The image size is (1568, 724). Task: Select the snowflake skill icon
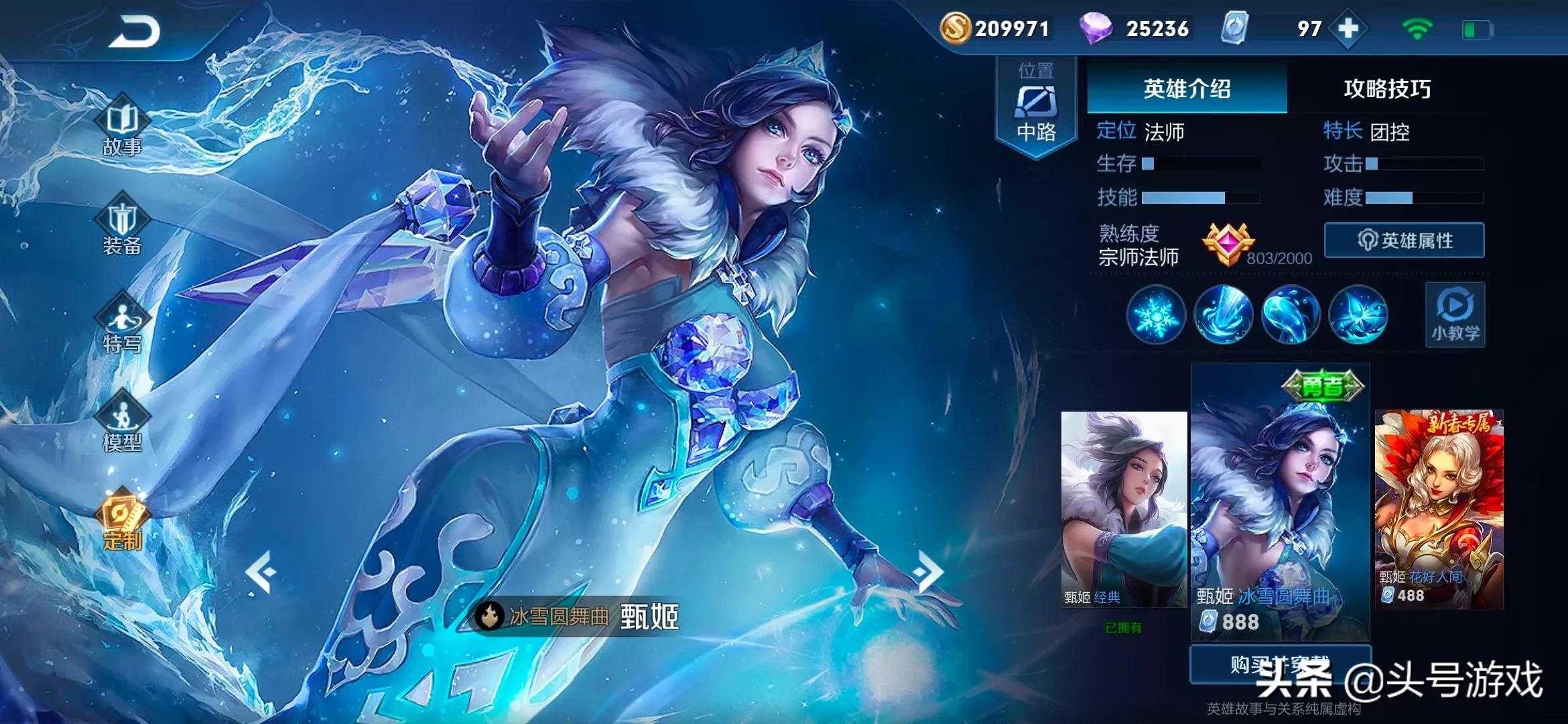1156,315
